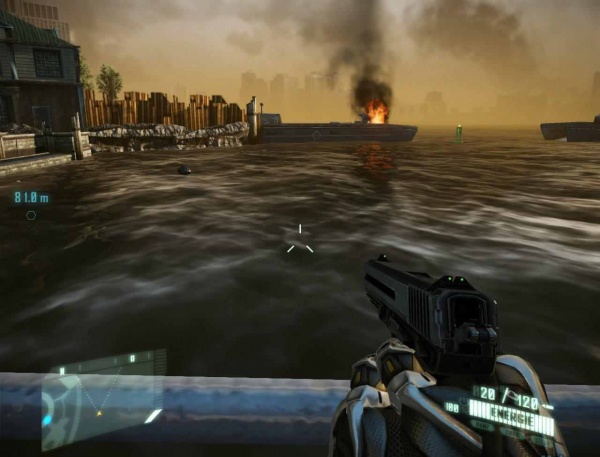Click the tactical minimap radar

click(100, 398)
